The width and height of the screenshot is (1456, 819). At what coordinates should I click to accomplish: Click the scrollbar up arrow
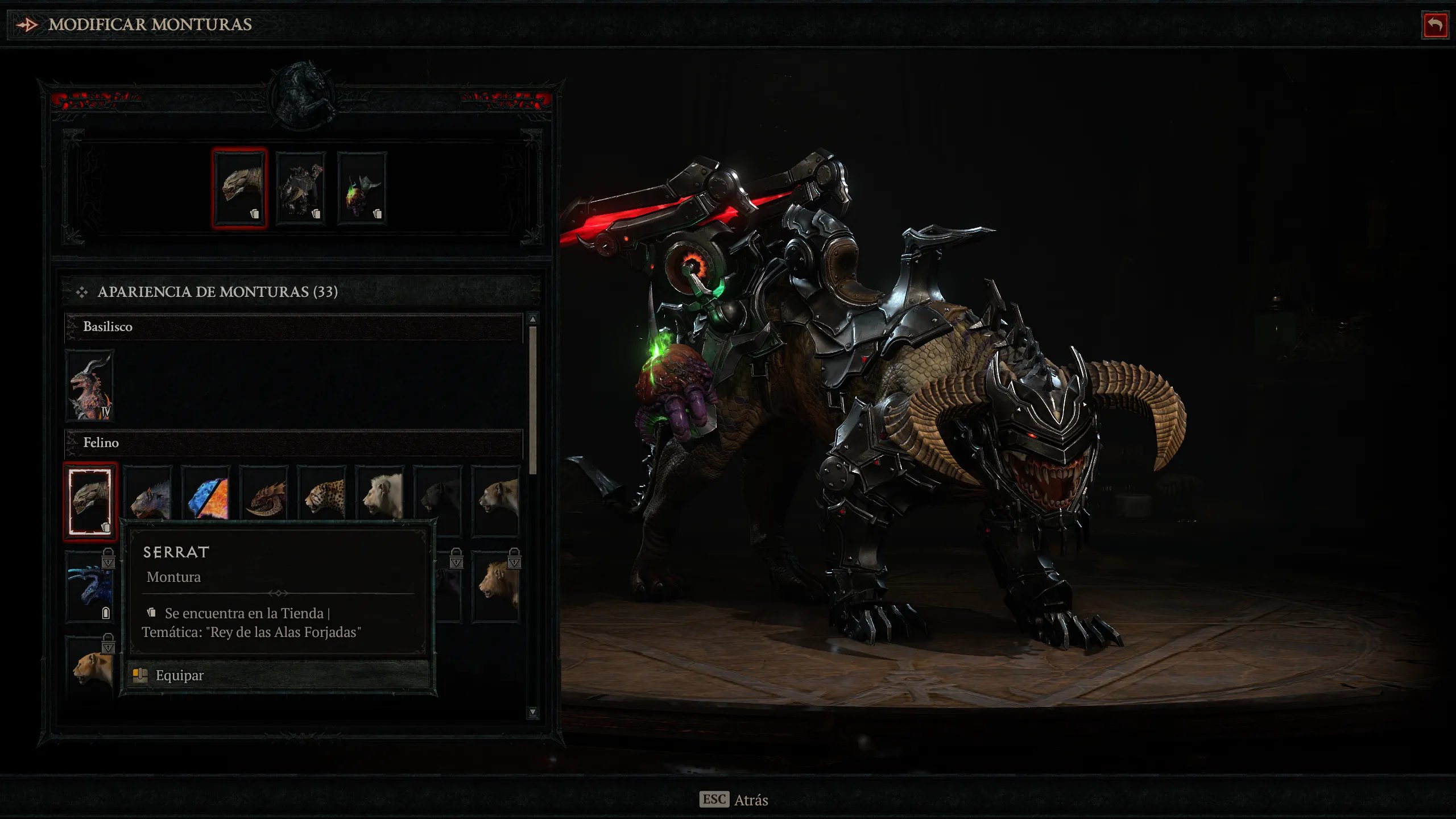(x=533, y=319)
